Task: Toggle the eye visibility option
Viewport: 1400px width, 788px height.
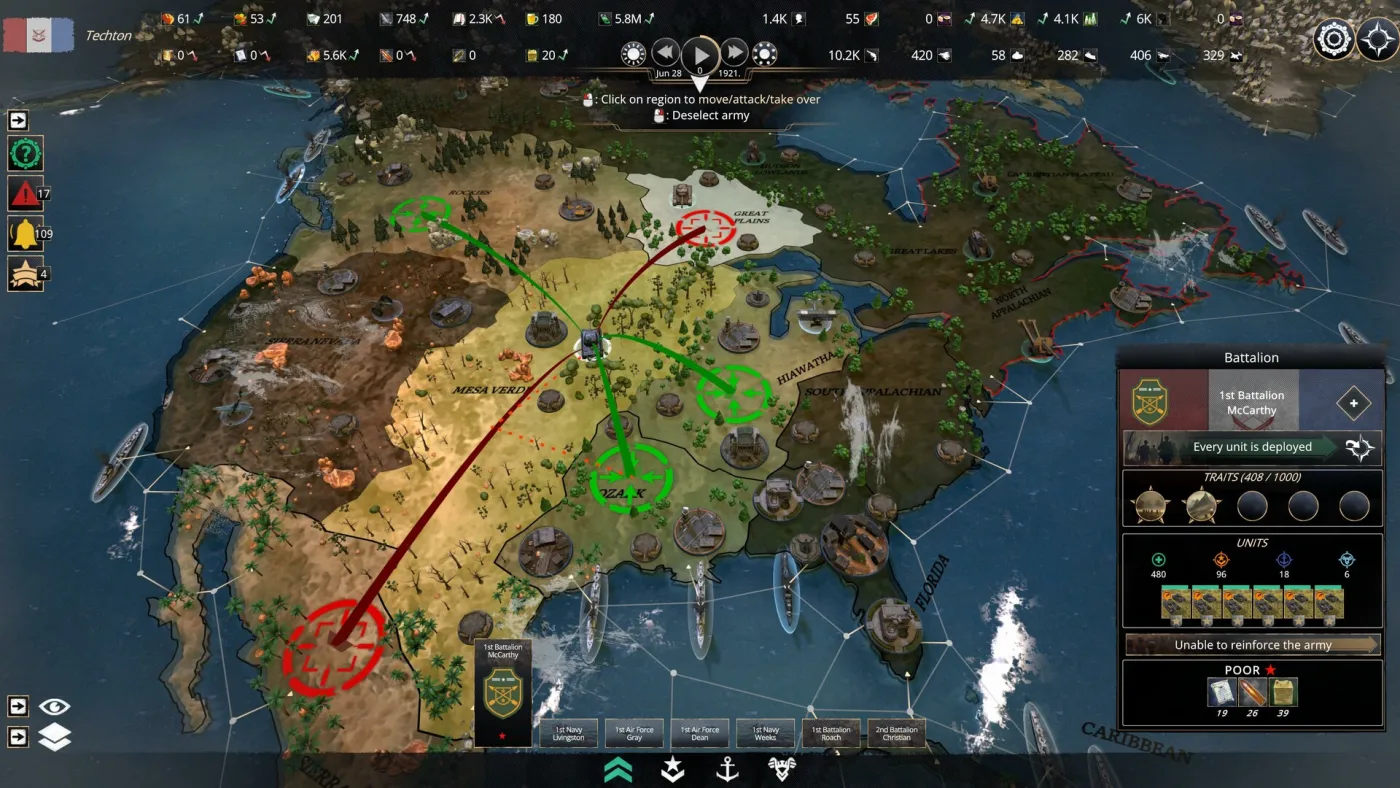Action: (55, 707)
